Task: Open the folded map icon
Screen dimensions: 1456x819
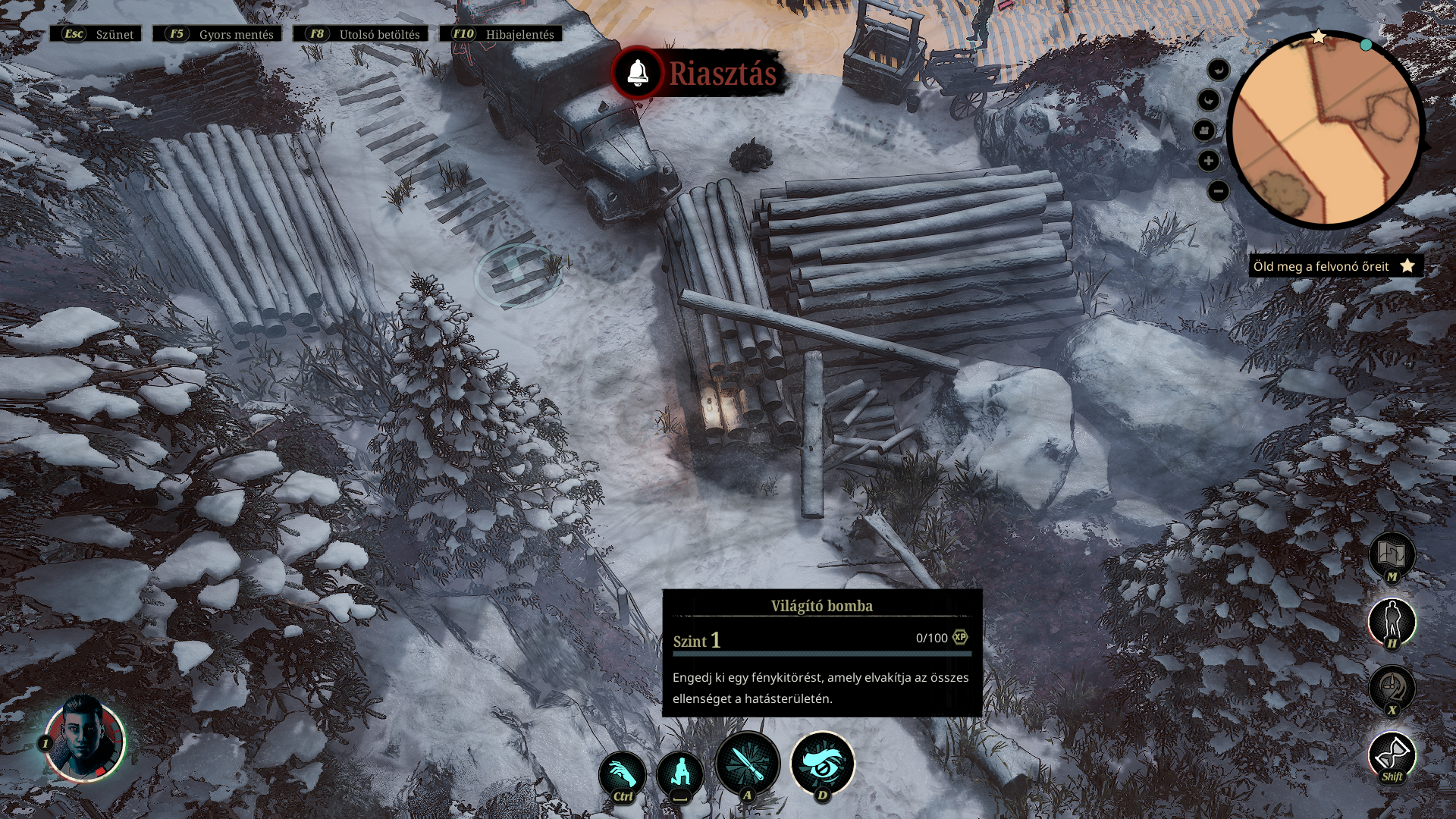Action: tap(1392, 554)
